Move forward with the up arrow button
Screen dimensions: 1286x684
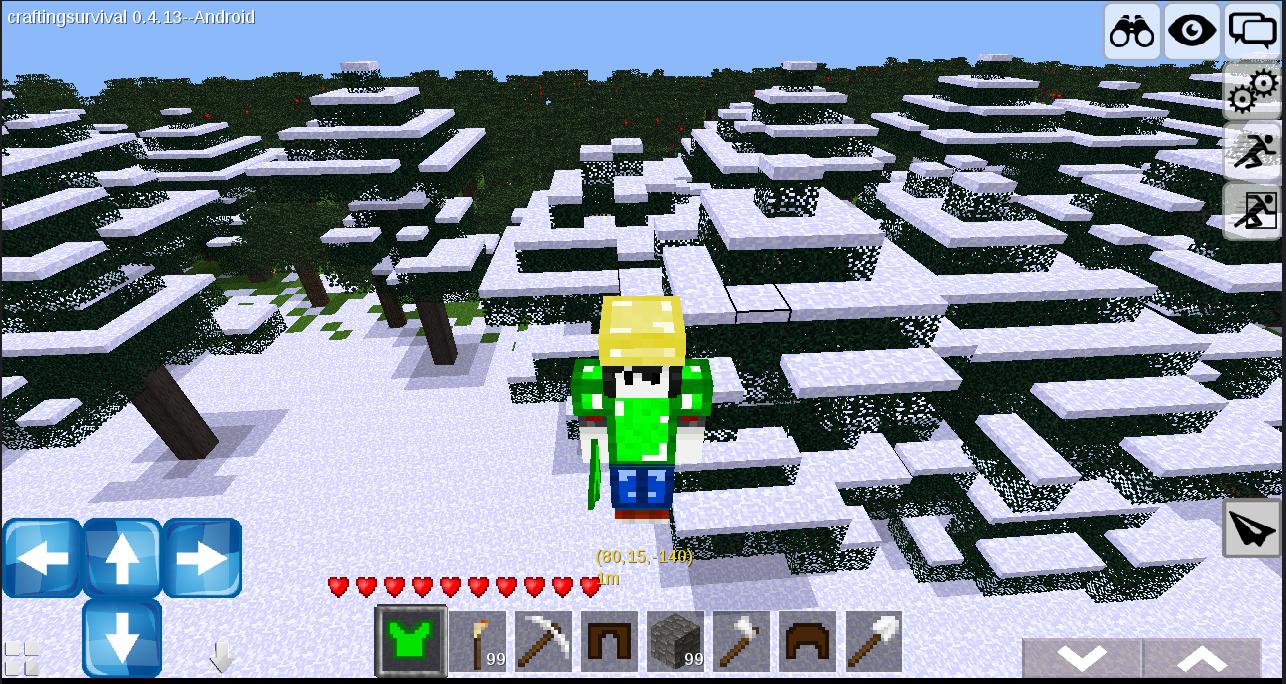click(122, 558)
